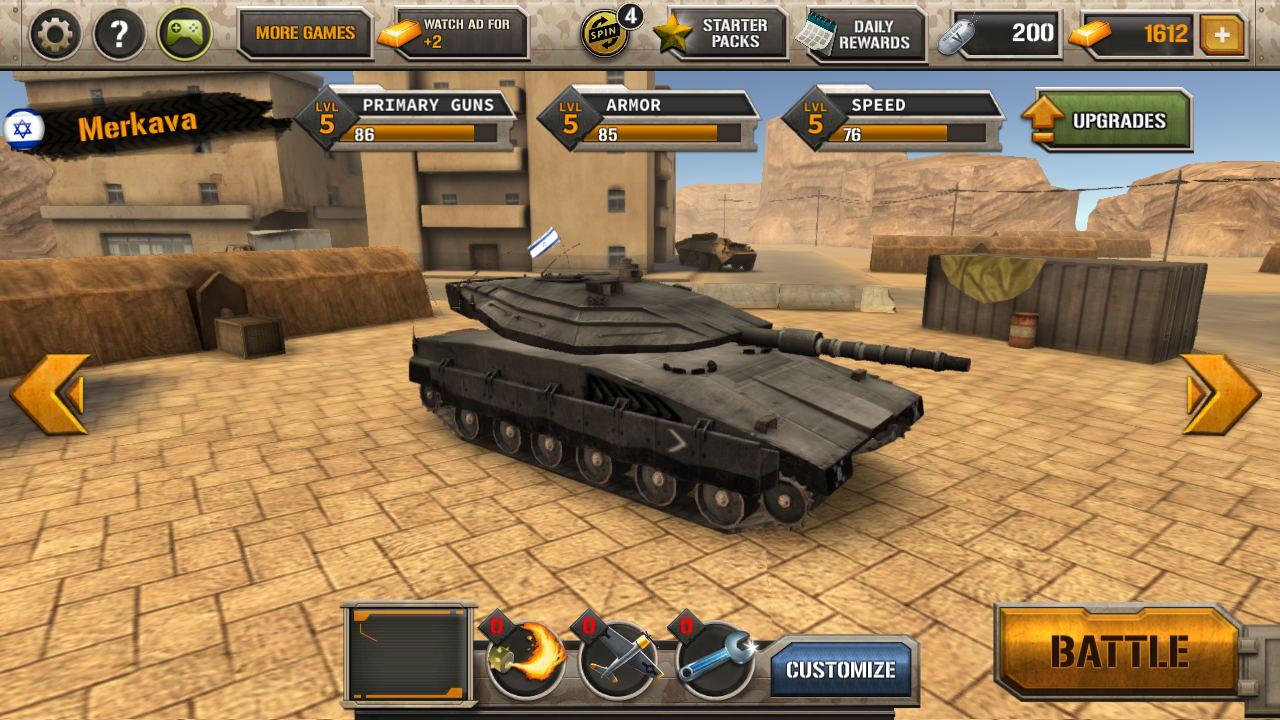Open the More Games button
Image resolution: width=1280 pixels, height=720 pixels.
pos(304,34)
